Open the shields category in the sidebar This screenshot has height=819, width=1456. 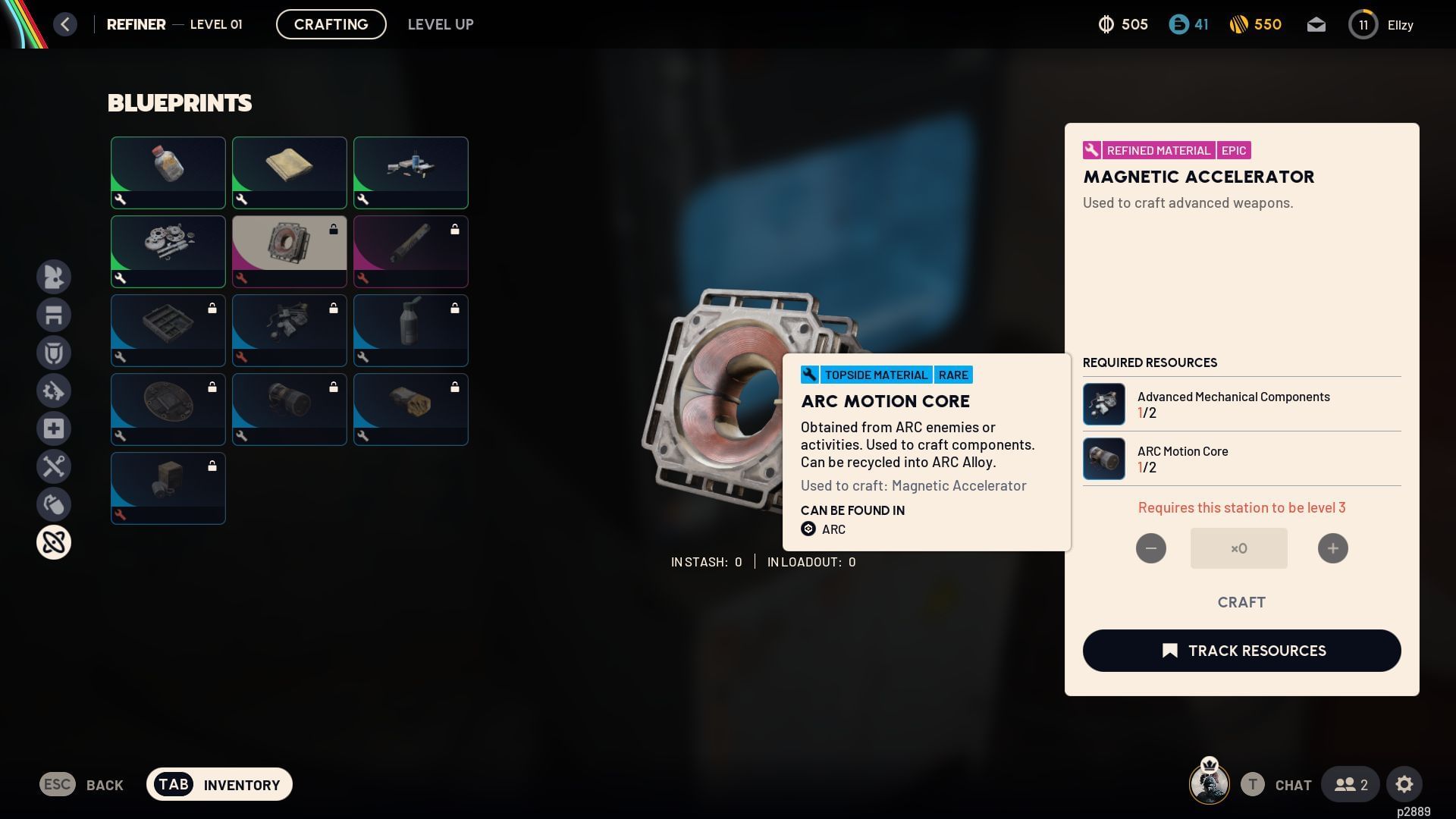click(x=54, y=353)
